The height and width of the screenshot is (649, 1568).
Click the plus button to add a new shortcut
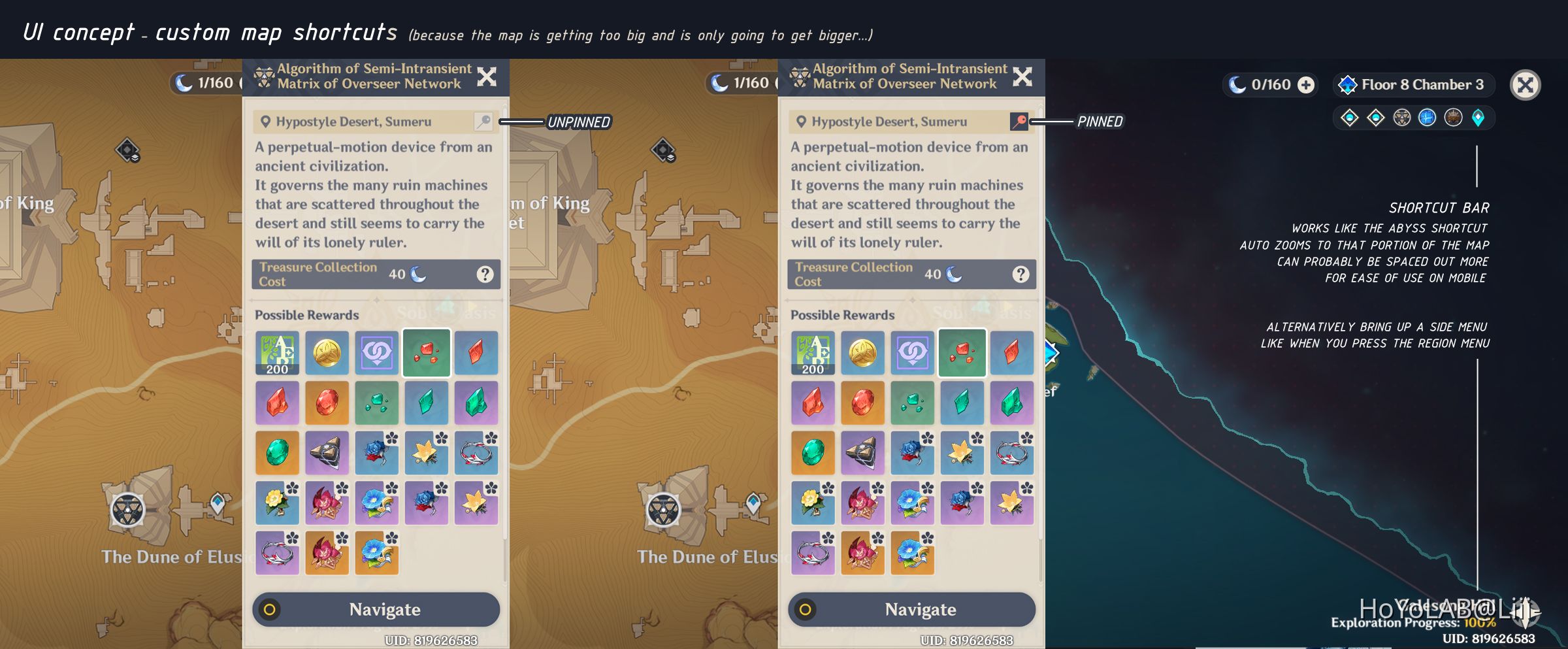tap(1305, 84)
